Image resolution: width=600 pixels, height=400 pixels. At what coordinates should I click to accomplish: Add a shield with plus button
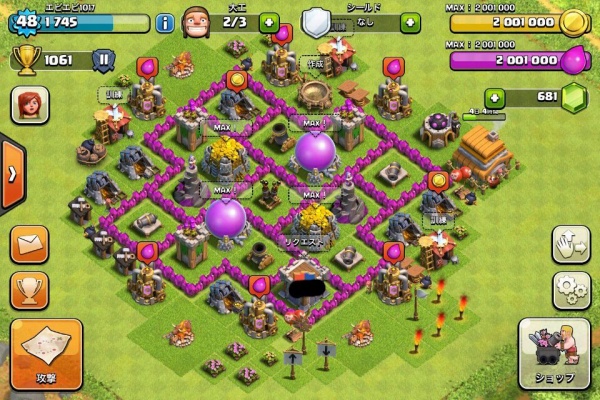click(x=407, y=21)
